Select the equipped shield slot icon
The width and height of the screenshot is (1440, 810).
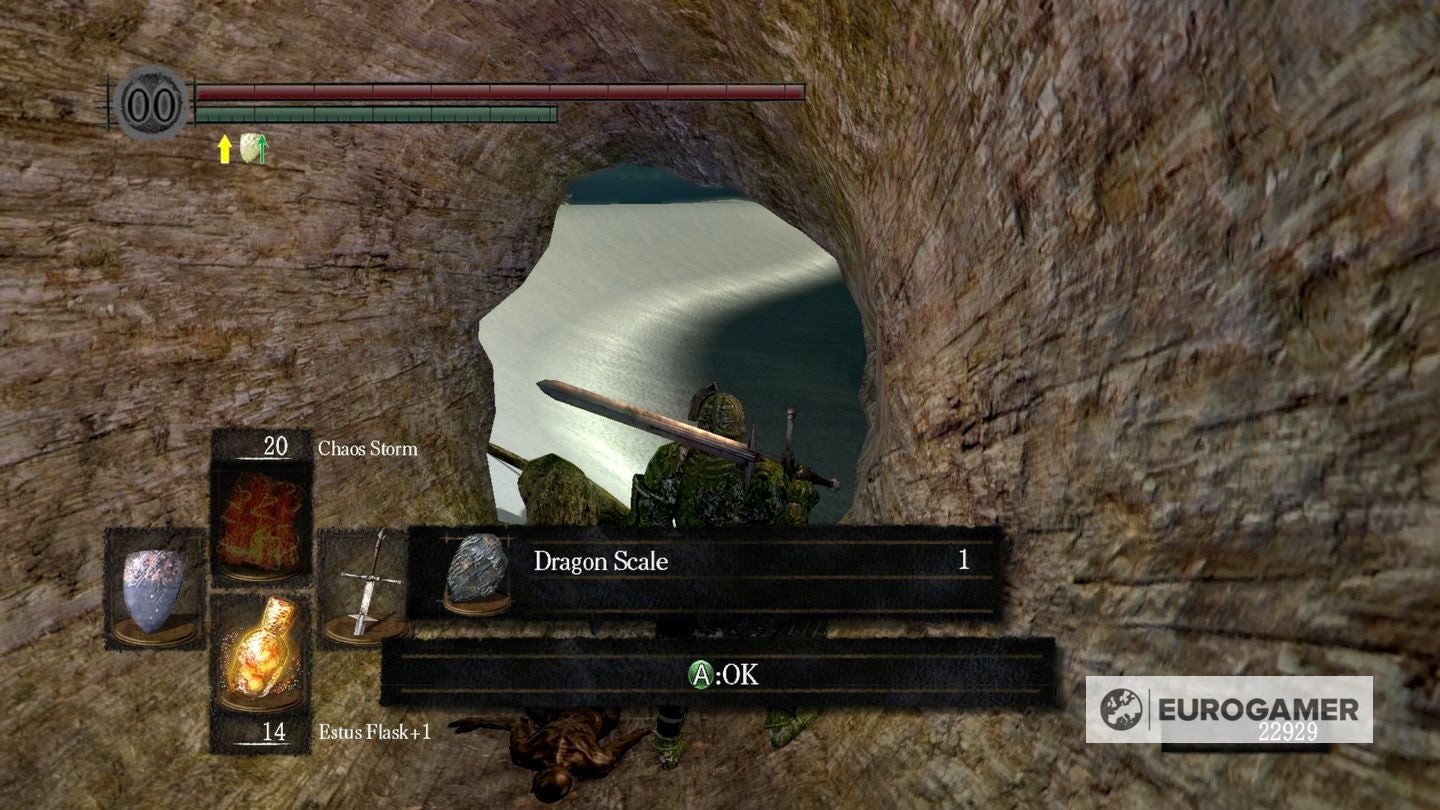150,590
